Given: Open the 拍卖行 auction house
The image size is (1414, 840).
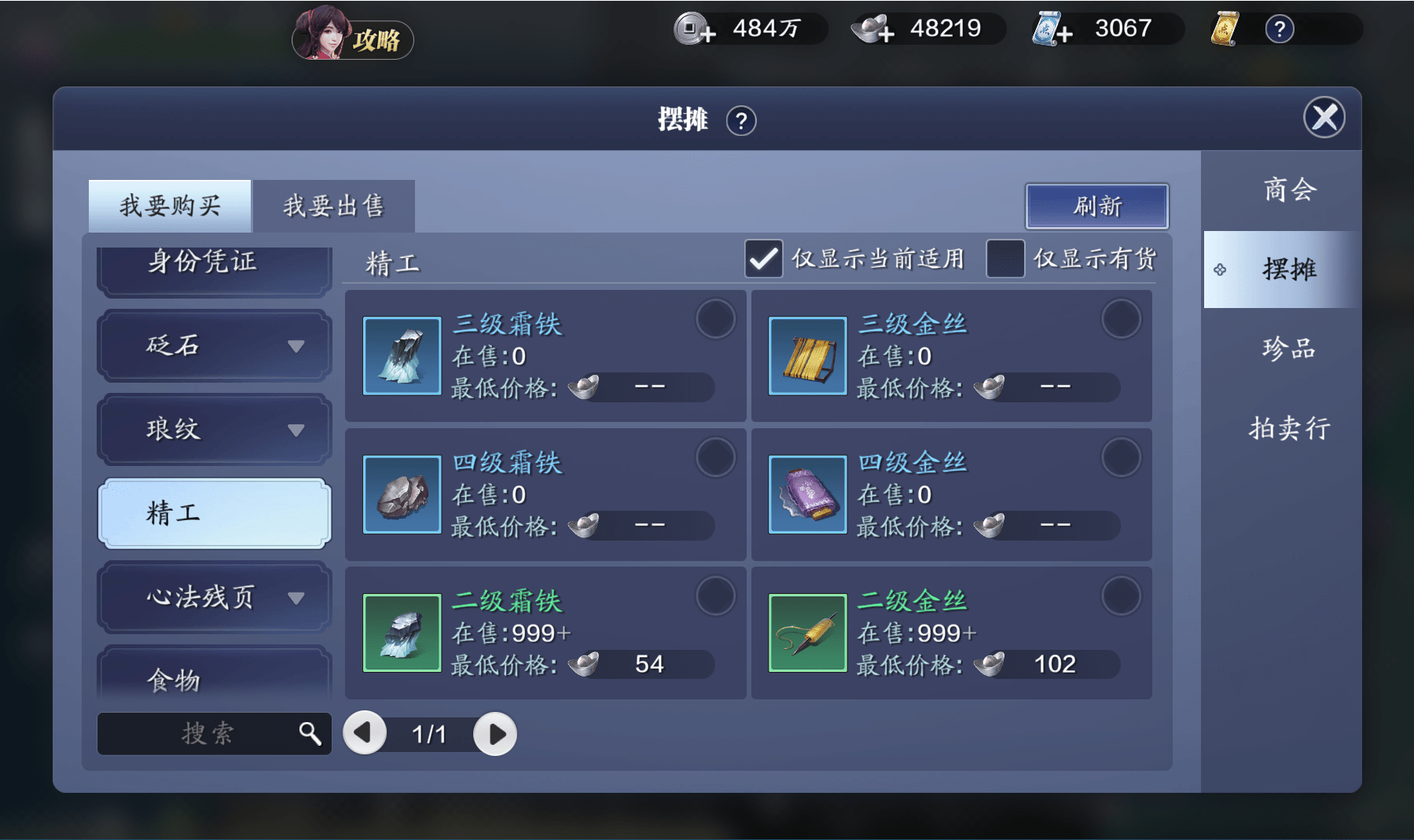Looking at the screenshot, I should pyautogui.click(x=1289, y=428).
